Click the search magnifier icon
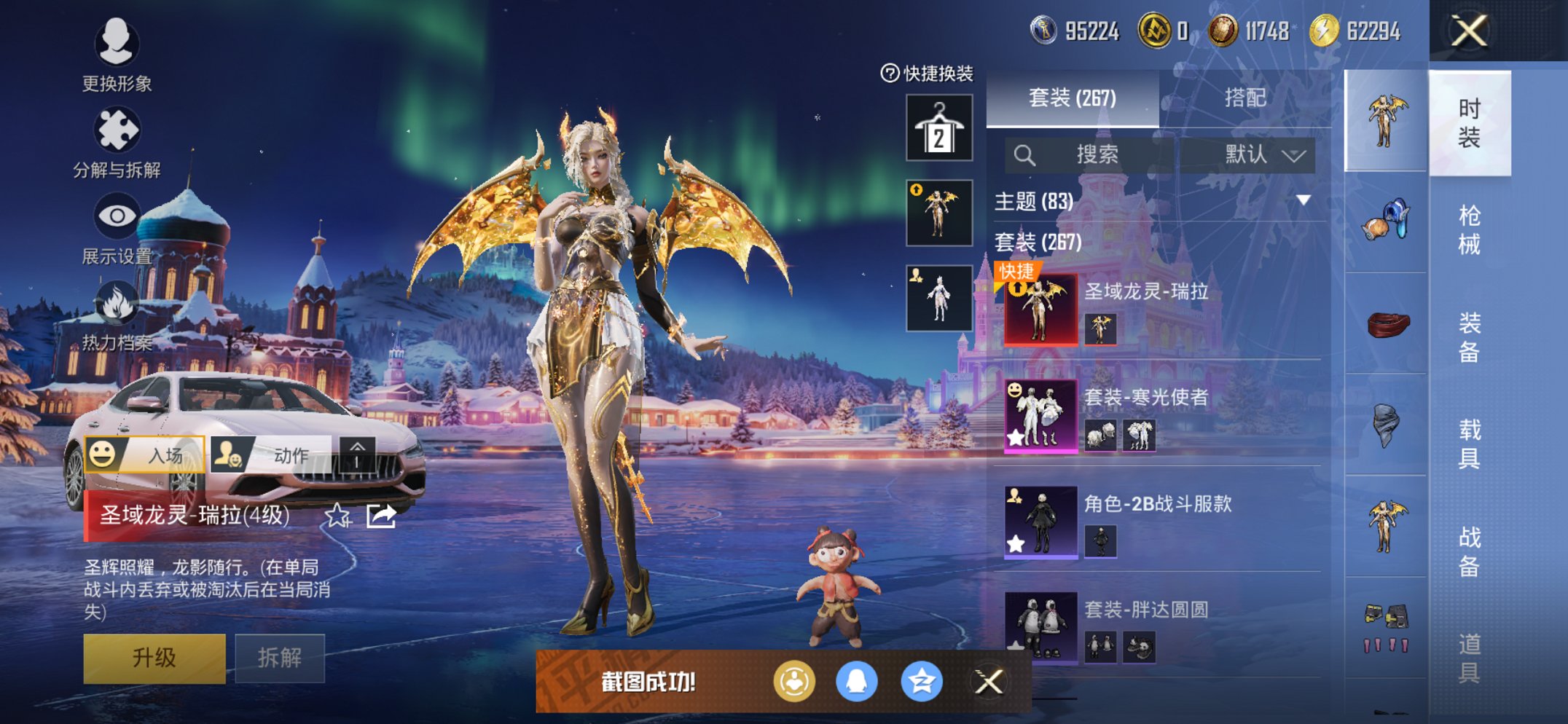 tap(1025, 154)
